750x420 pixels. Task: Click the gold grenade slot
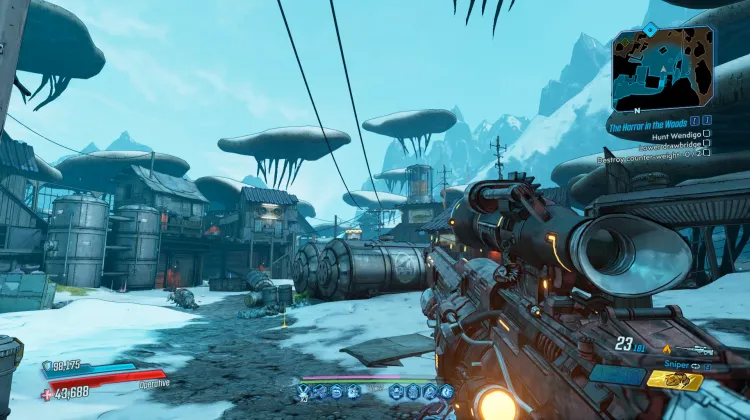[x=674, y=379]
